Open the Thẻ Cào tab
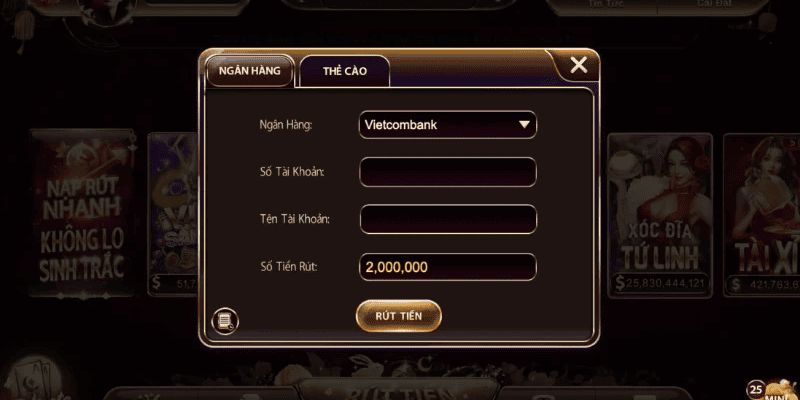This screenshot has width=800, height=400. click(344, 72)
